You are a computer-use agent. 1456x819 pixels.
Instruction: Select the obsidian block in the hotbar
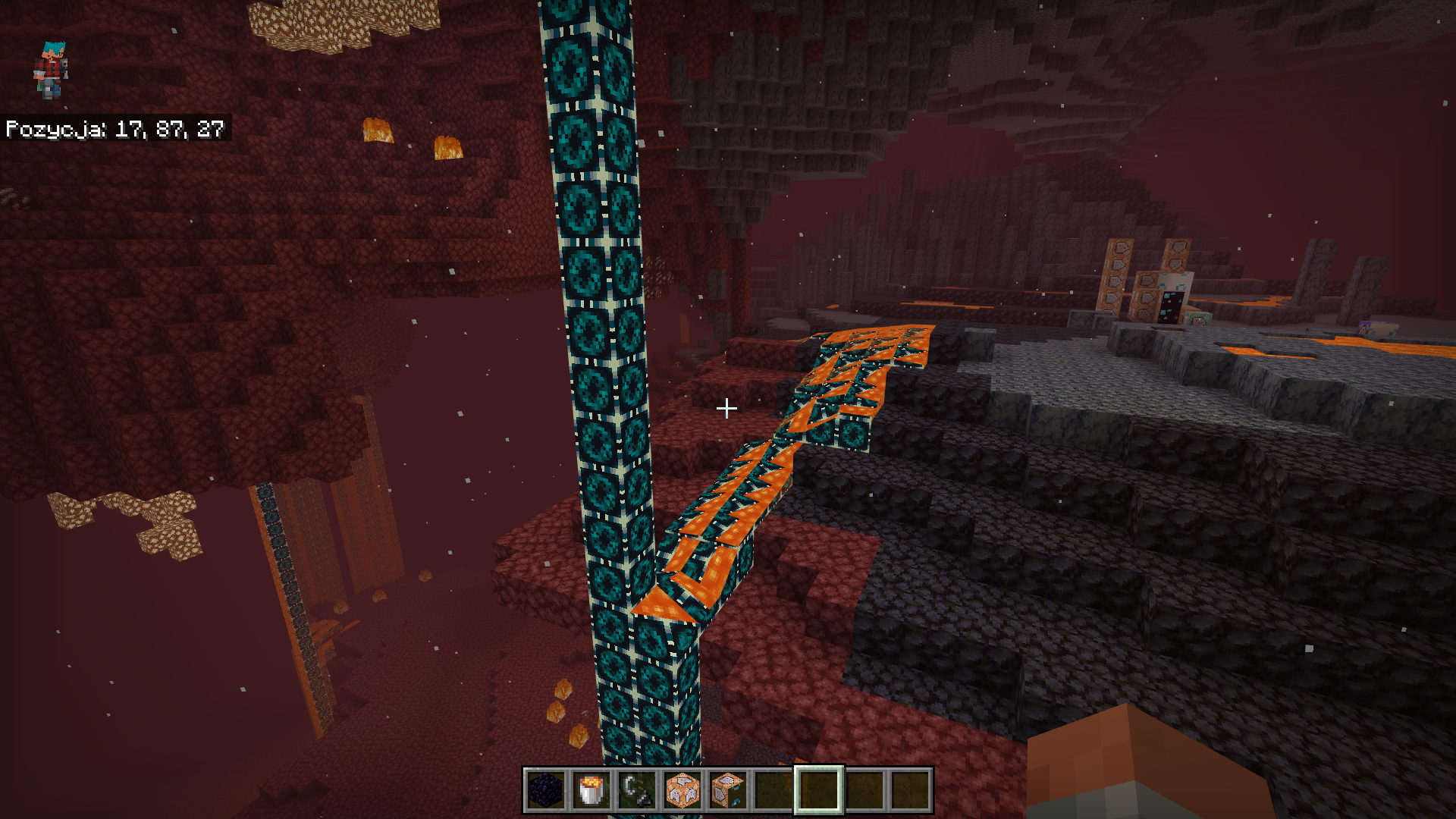click(x=544, y=790)
